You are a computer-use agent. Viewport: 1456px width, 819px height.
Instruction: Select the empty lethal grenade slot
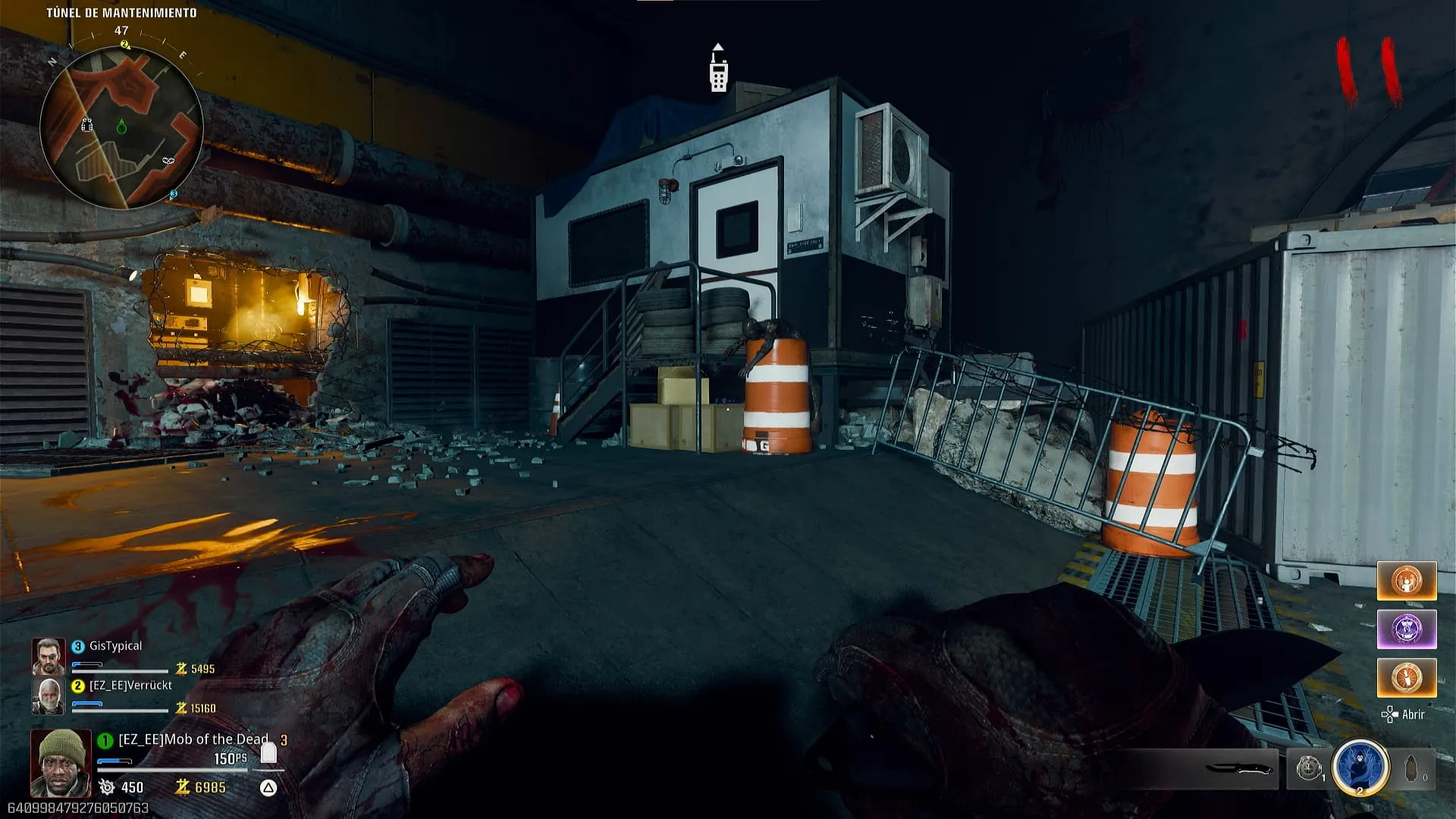[1412, 769]
